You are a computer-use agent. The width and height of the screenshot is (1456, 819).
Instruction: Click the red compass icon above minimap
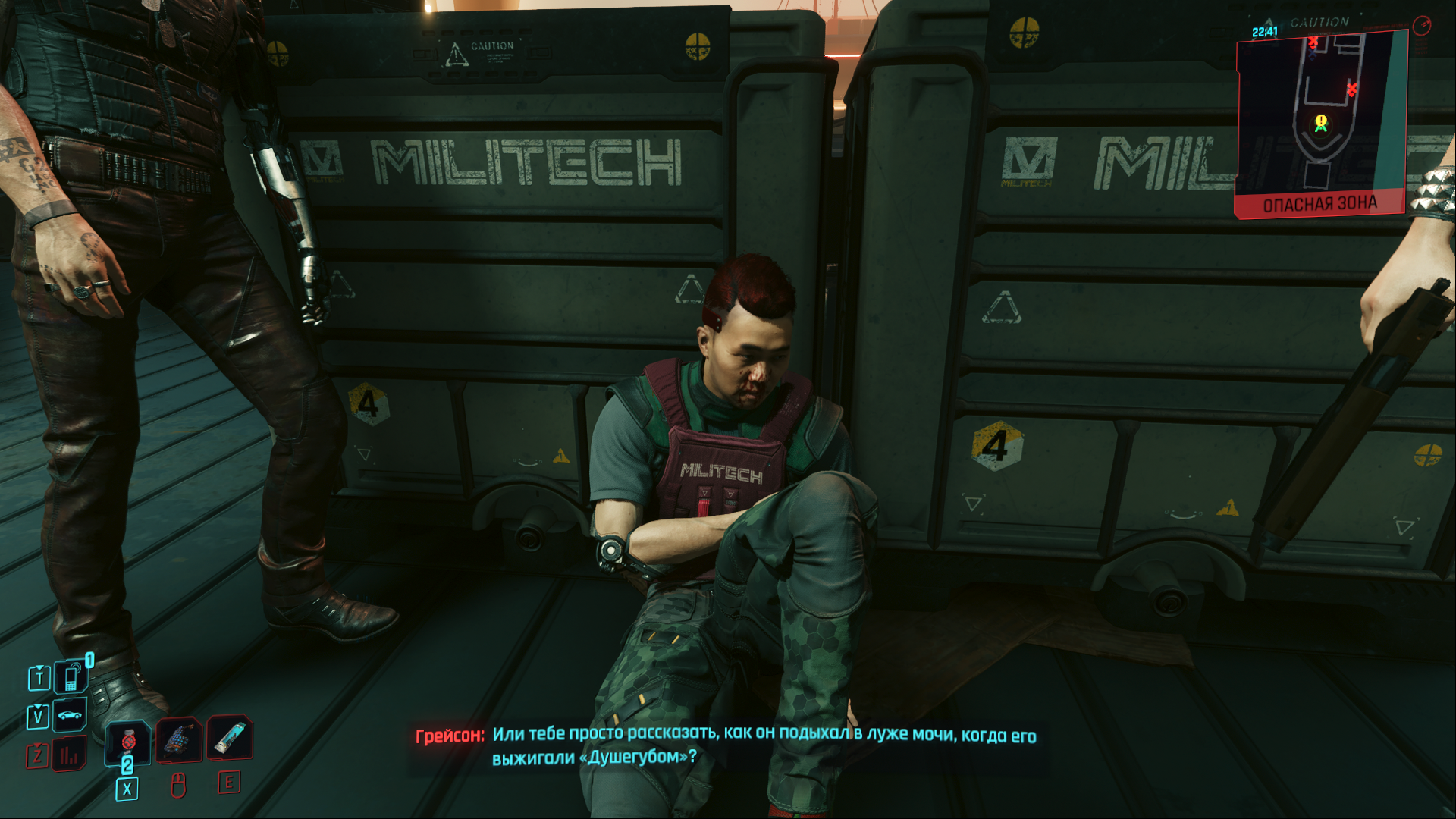tap(1422, 26)
